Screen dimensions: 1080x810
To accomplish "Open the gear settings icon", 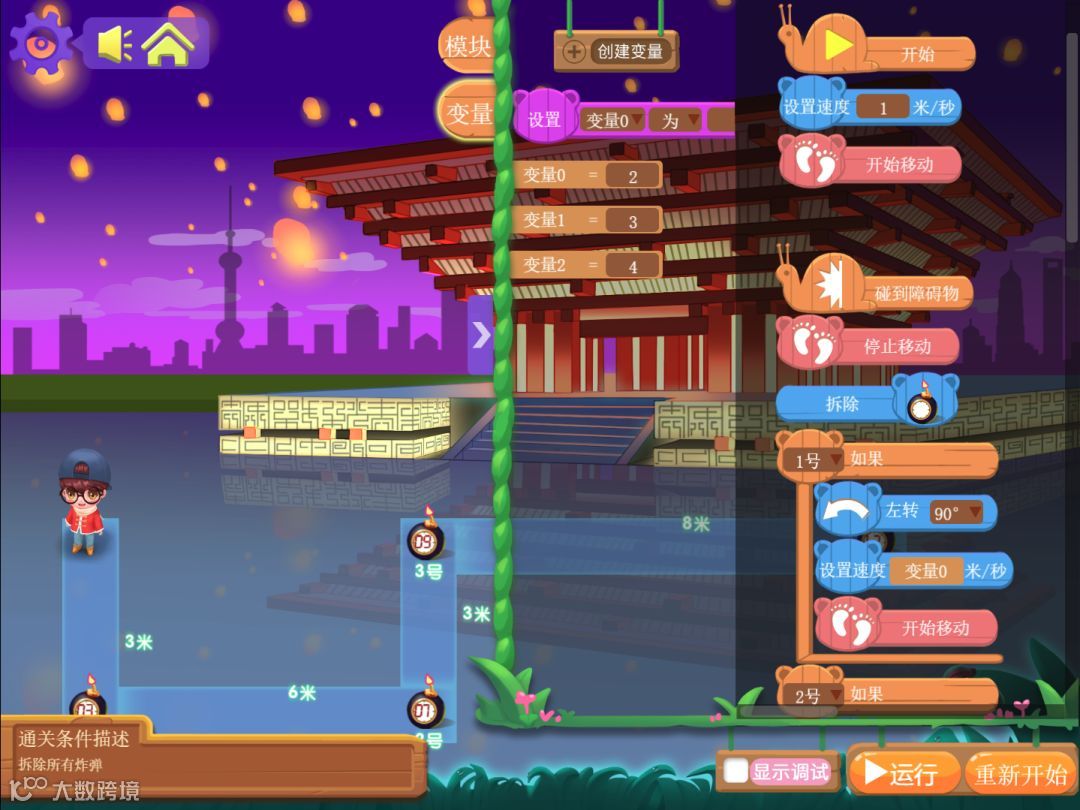I will pyautogui.click(x=41, y=44).
